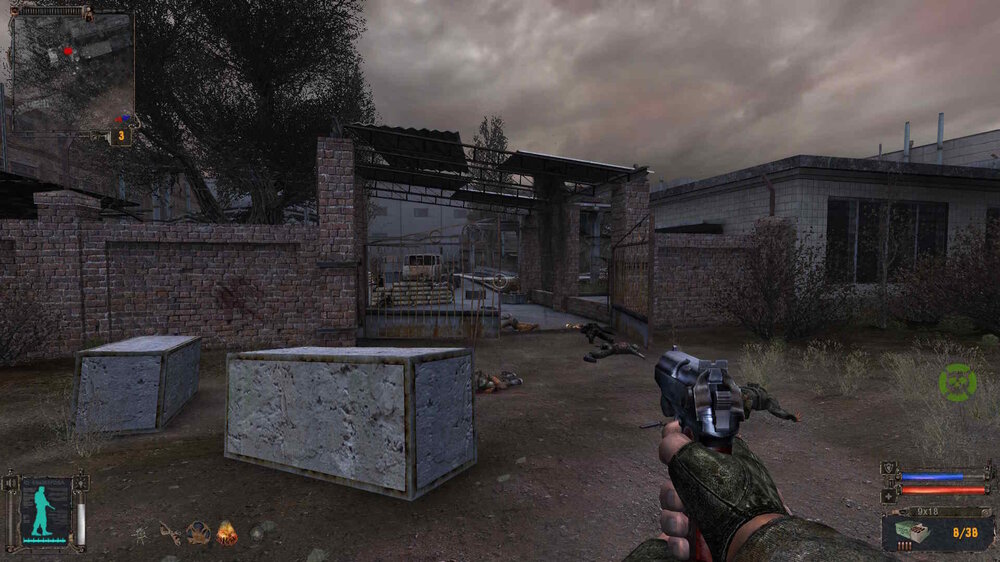Click the health cross icon
Viewport: 1000px width, 562px height.
tap(889, 495)
